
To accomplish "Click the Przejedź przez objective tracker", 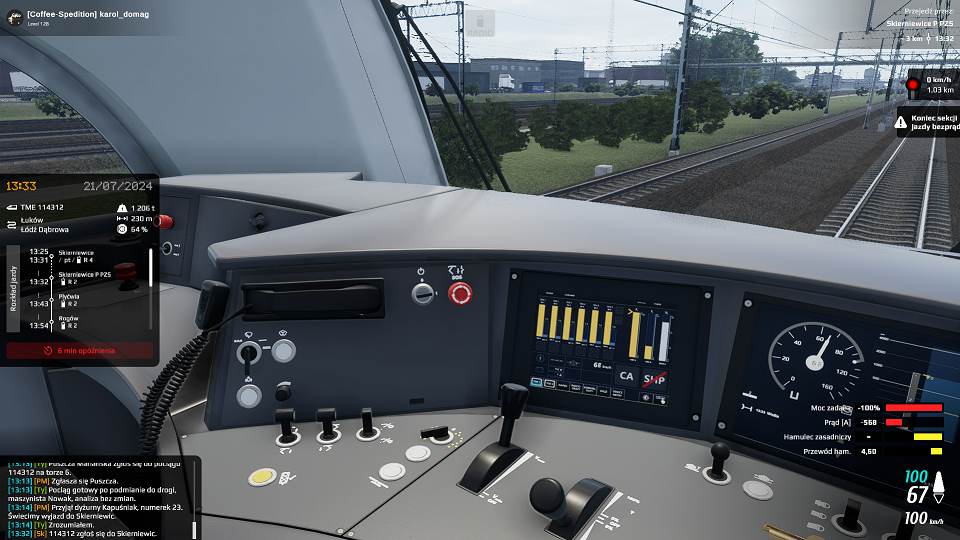I will (x=907, y=26).
